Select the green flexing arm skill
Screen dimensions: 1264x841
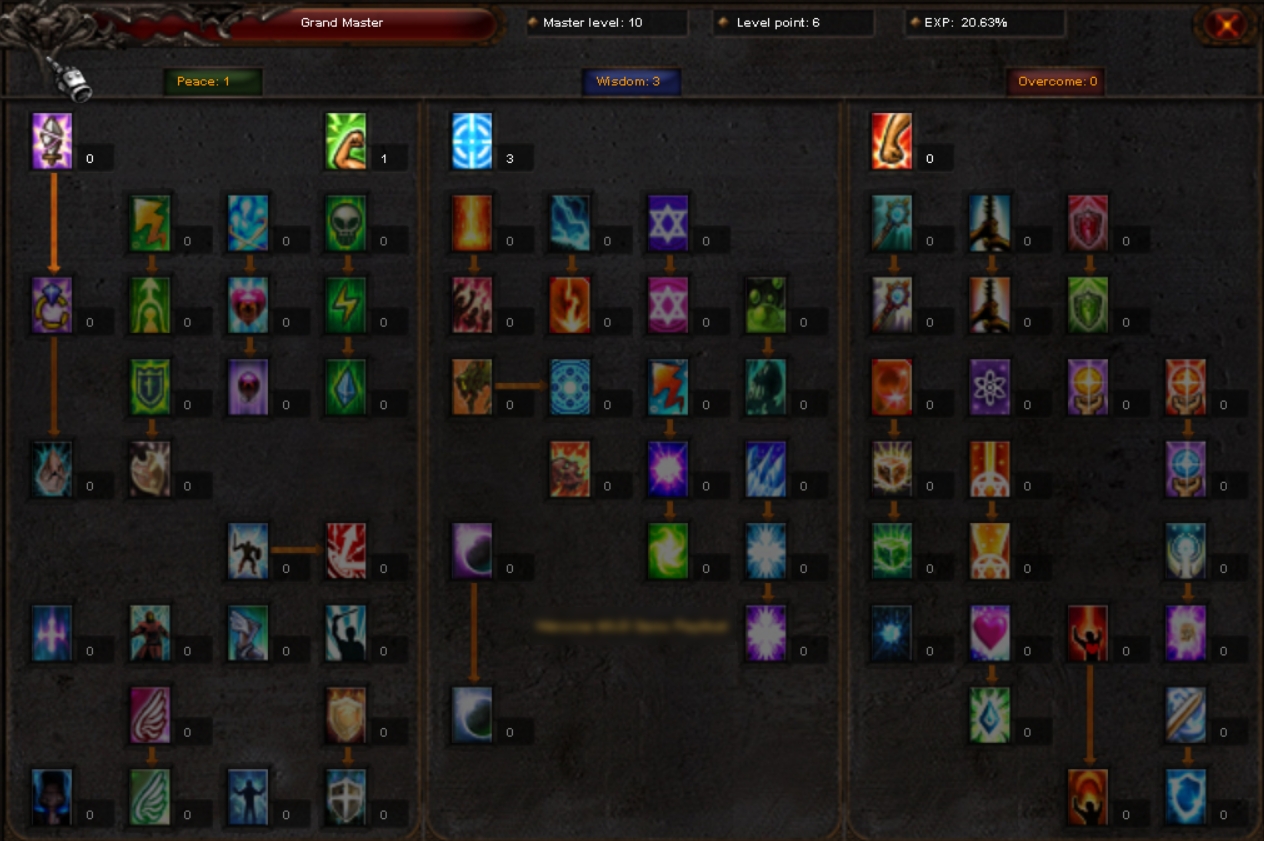coord(346,141)
